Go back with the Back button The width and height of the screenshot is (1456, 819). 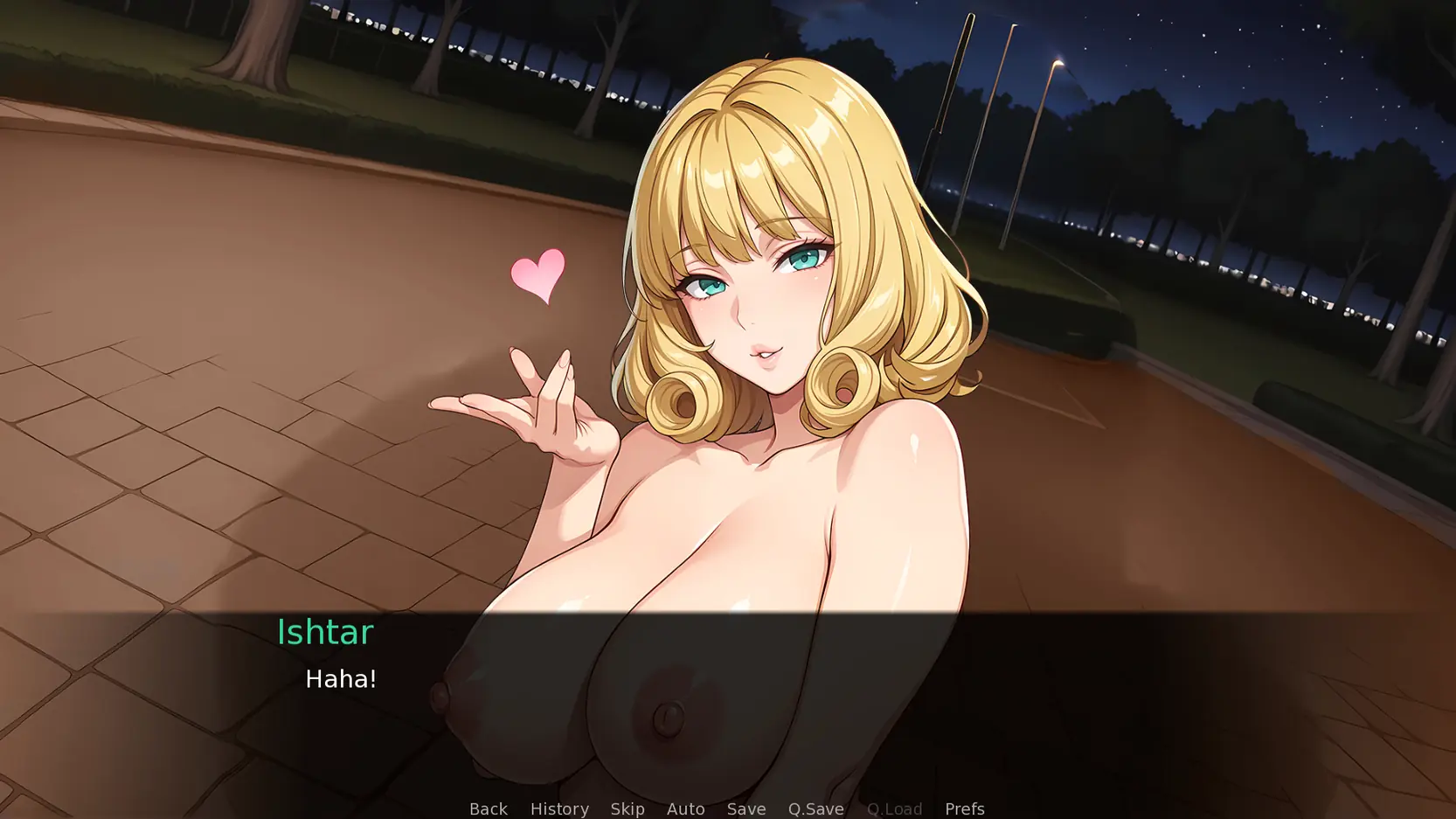click(x=488, y=809)
